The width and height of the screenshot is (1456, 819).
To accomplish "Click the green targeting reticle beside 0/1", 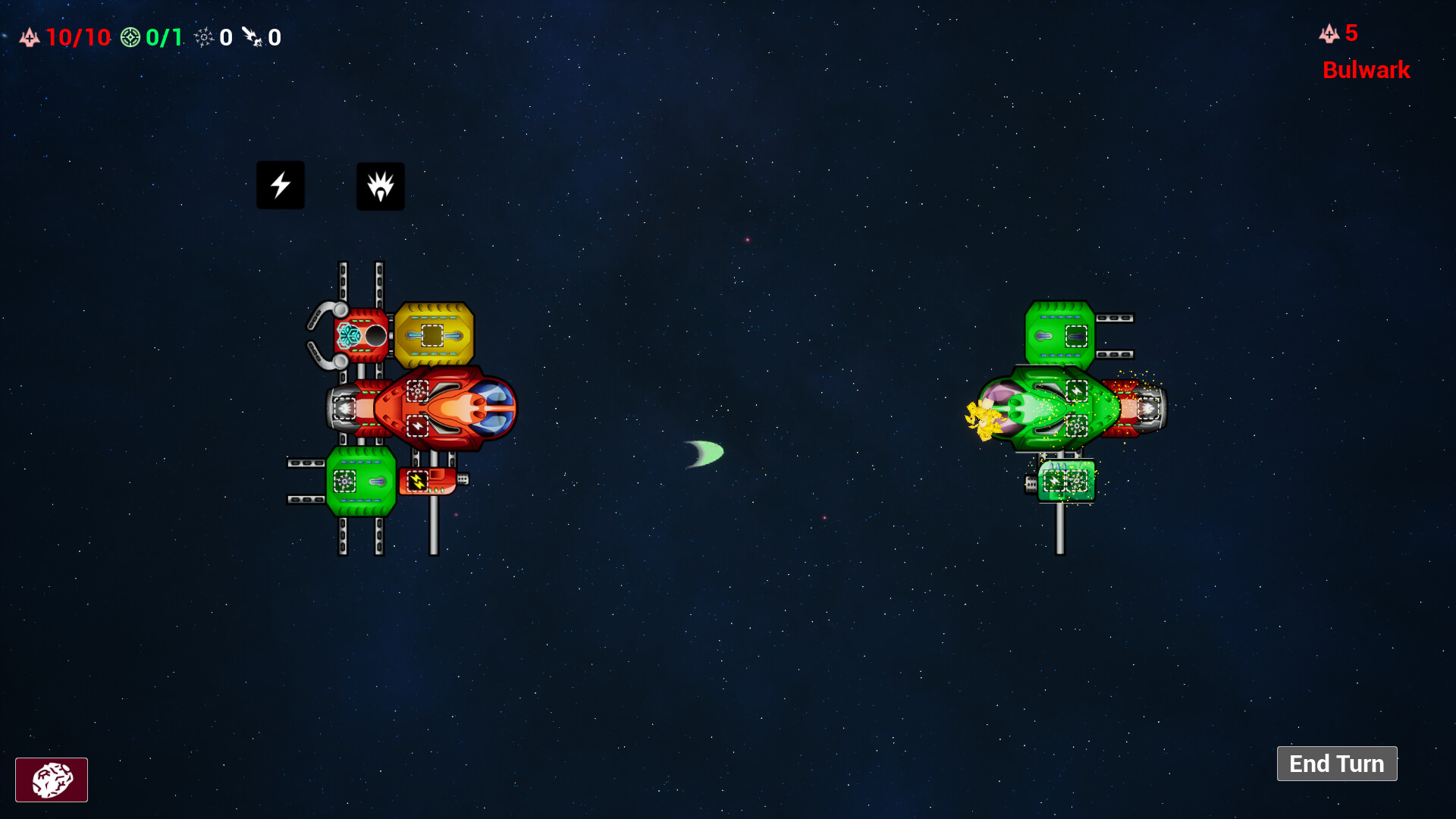I will pos(130,36).
